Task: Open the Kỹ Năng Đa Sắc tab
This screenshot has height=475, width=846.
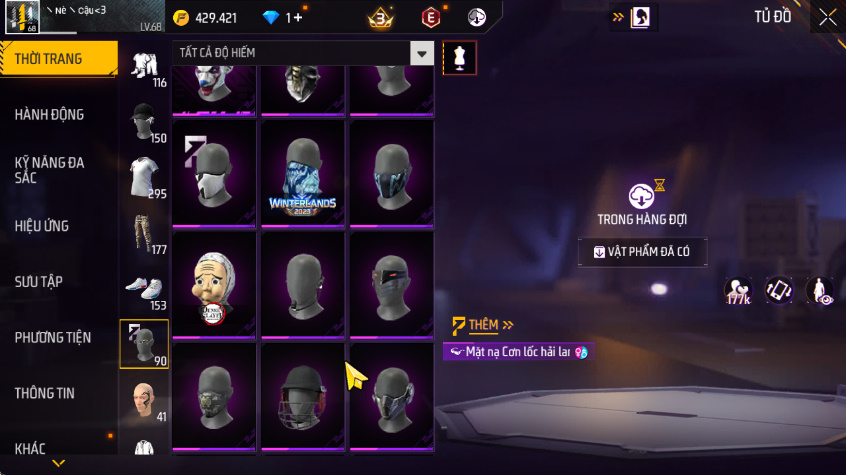Action: [x=50, y=169]
